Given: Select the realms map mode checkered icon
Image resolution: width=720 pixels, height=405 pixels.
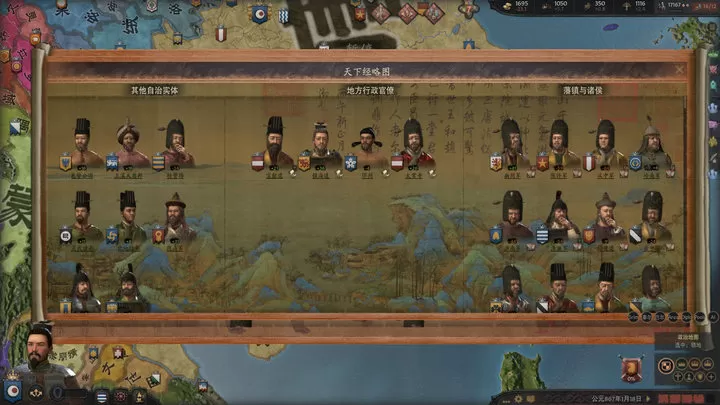Looking at the screenshot, I should click(664, 364).
